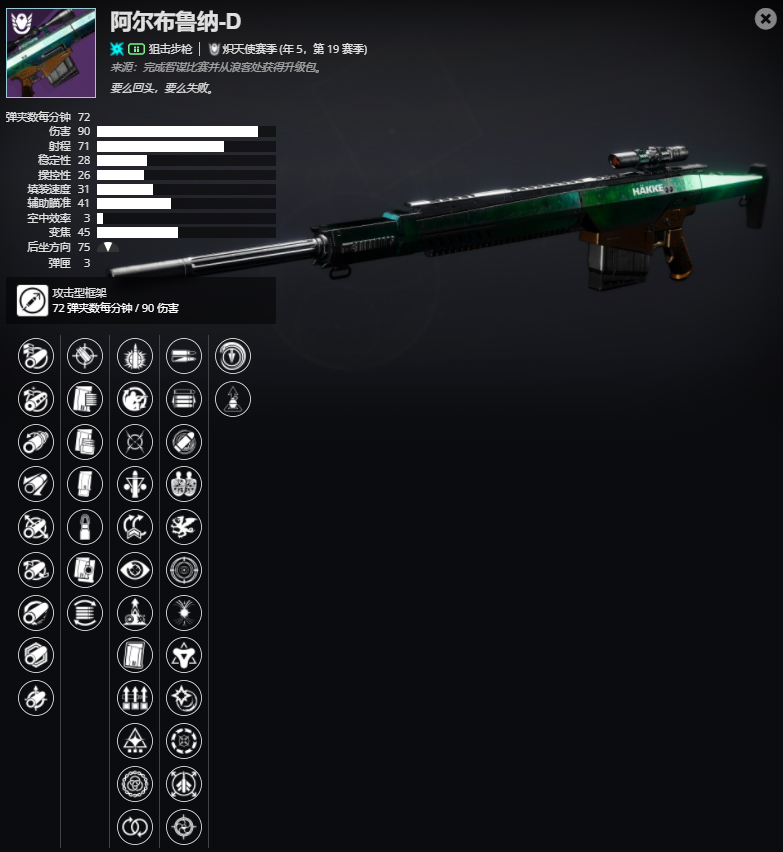The image size is (783, 852).
Task: Select the 攻击型框架 intrinsic frame icon
Action: (x=31, y=300)
